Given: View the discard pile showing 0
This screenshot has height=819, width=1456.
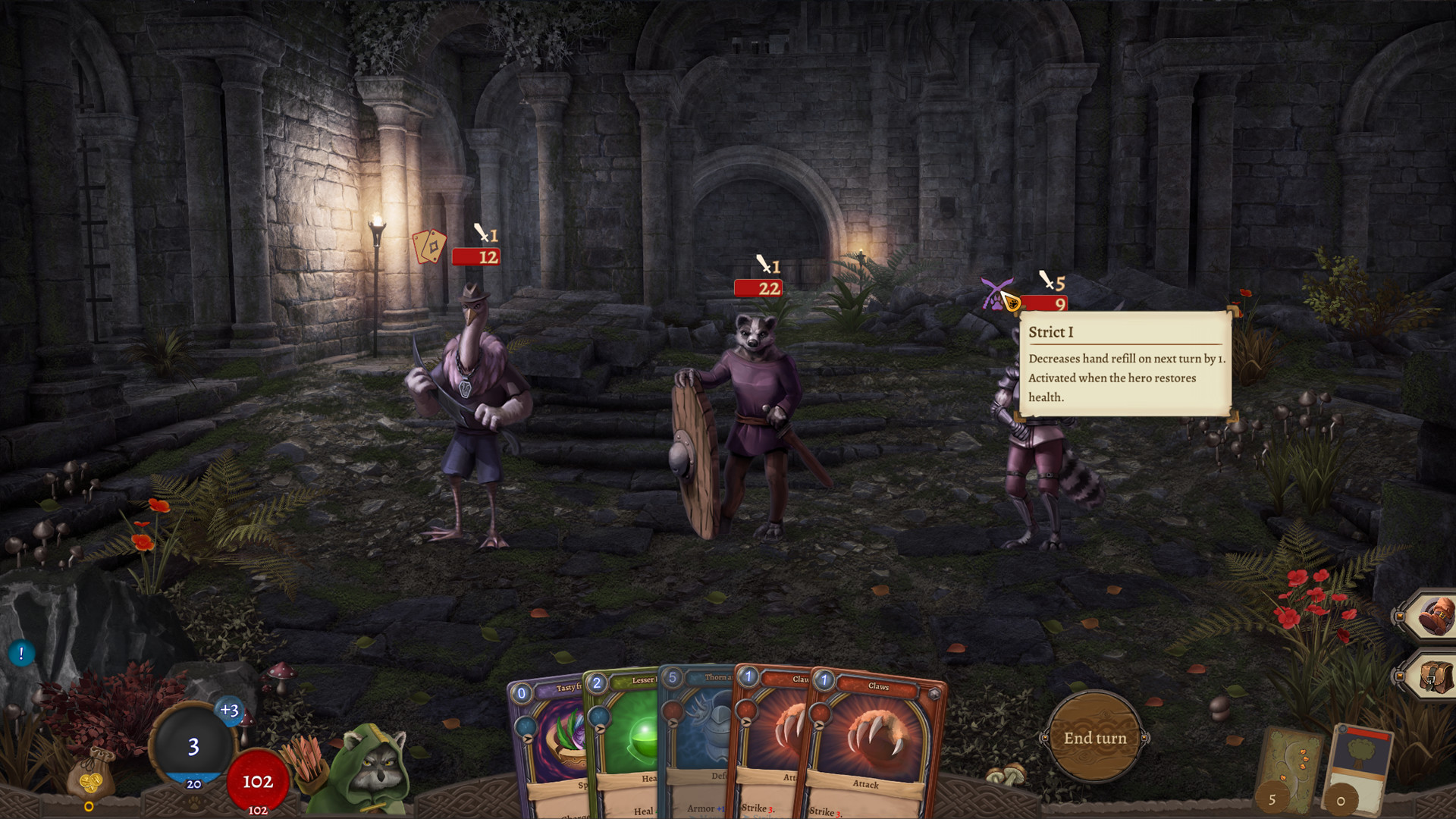Looking at the screenshot, I should 1357,770.
